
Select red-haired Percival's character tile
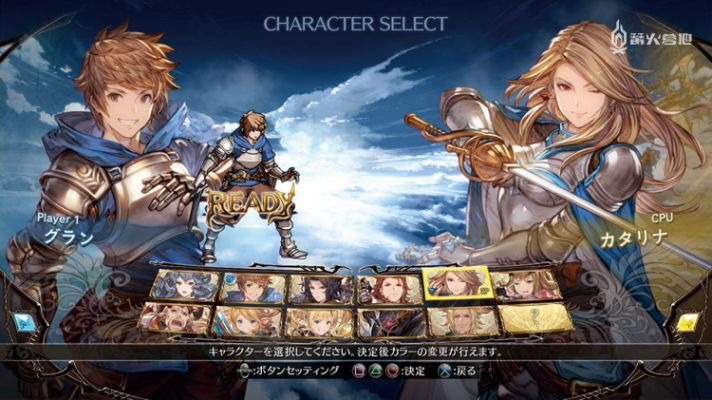coord(391,288)
